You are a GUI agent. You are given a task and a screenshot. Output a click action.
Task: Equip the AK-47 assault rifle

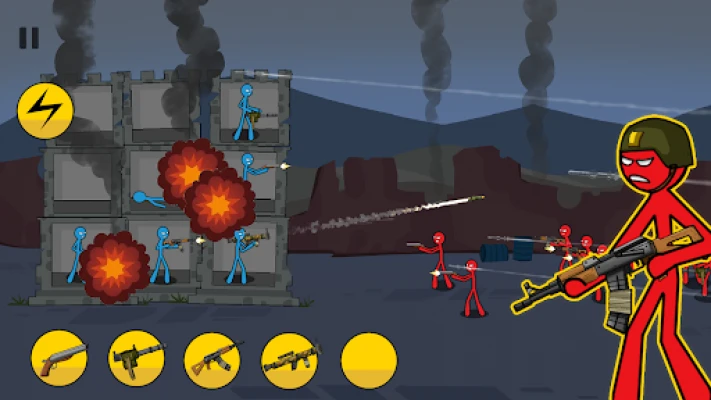point(213,360)
